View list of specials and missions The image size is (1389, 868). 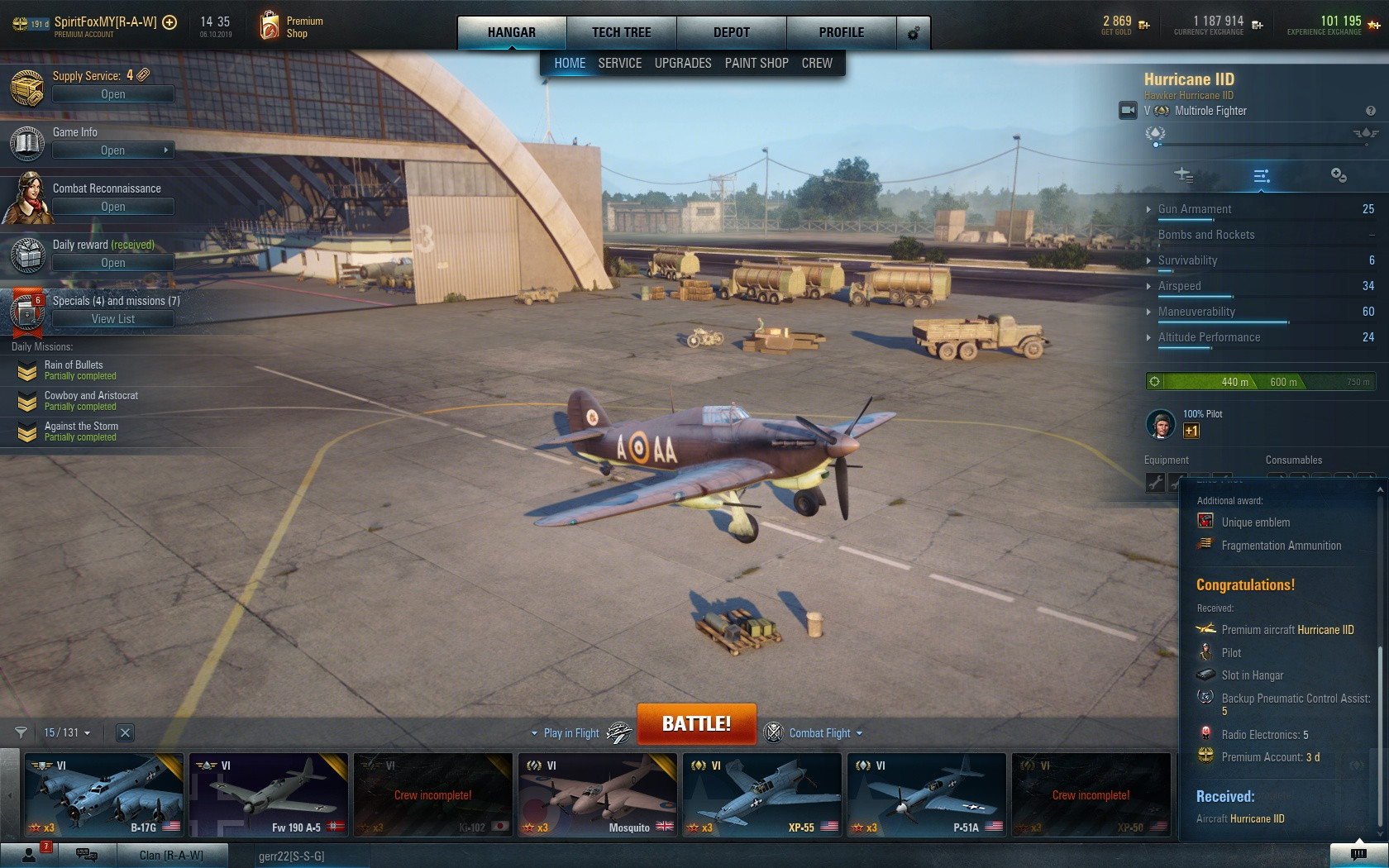(x=112, y=319)
